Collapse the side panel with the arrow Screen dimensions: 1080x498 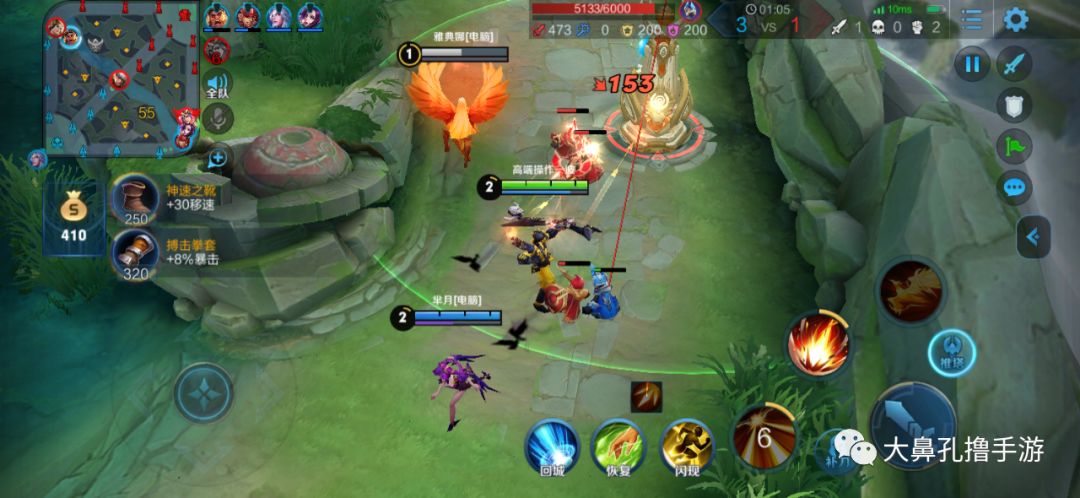point(1034,237)
